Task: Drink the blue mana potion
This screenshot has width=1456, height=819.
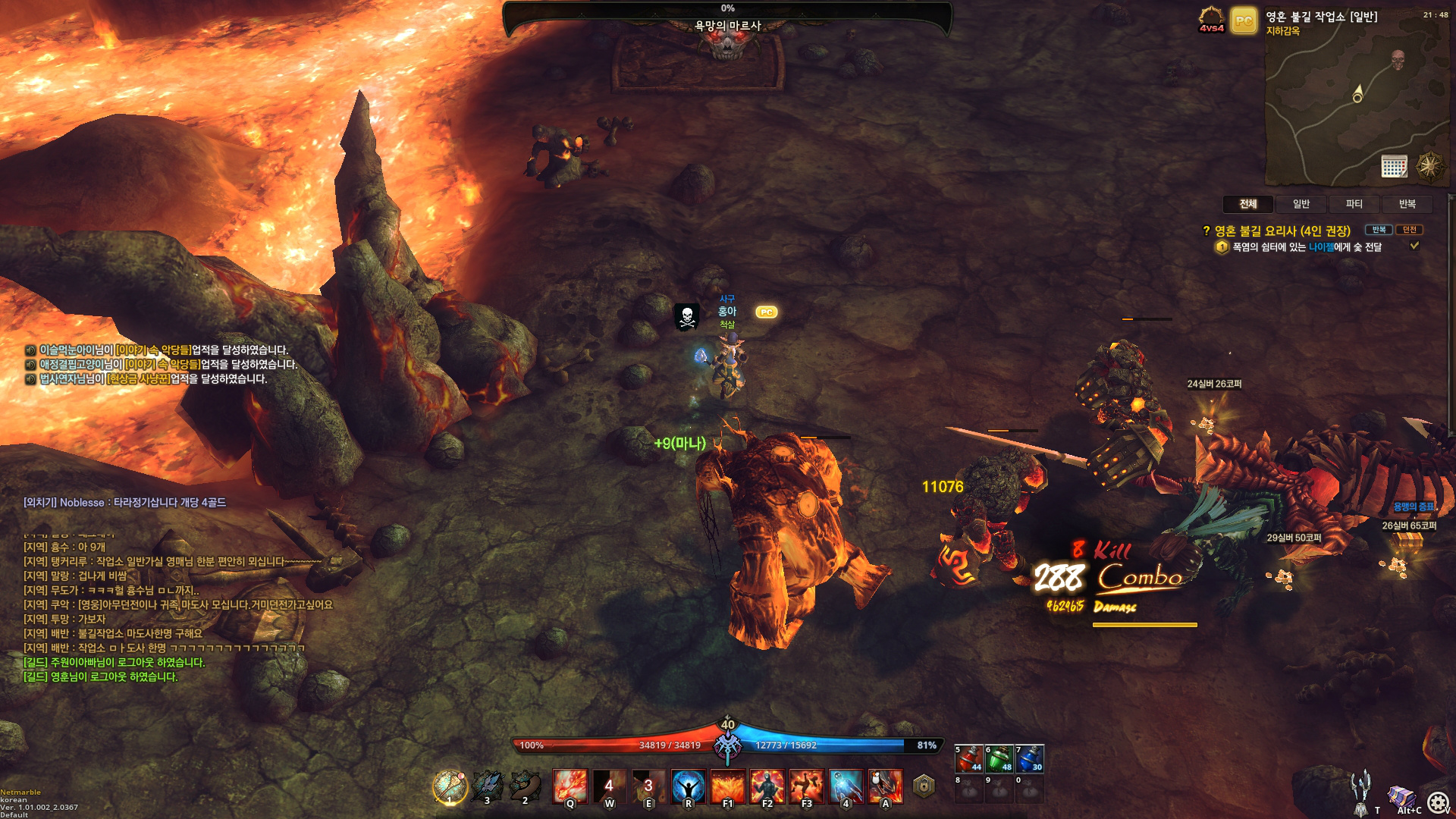Action: [x=1029, y=758]
